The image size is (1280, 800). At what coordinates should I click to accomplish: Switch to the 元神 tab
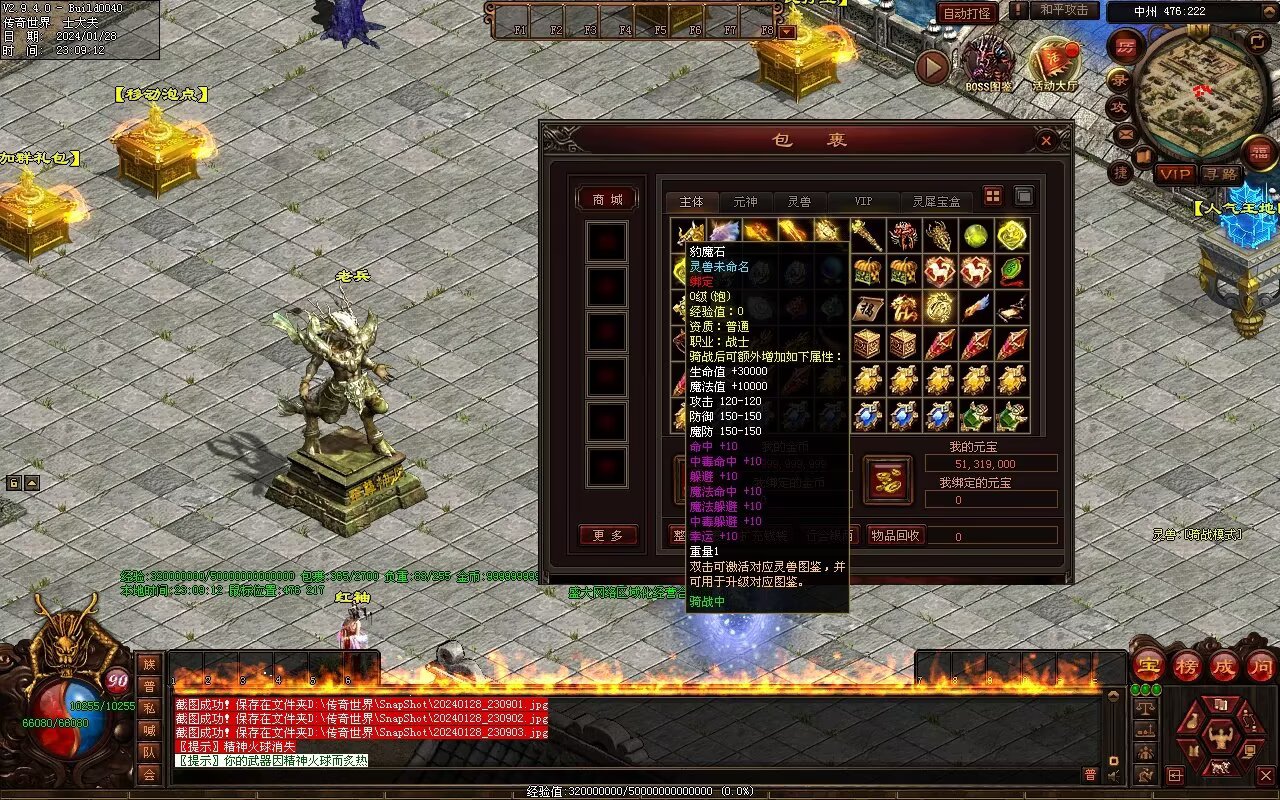(x=745, y=202)
